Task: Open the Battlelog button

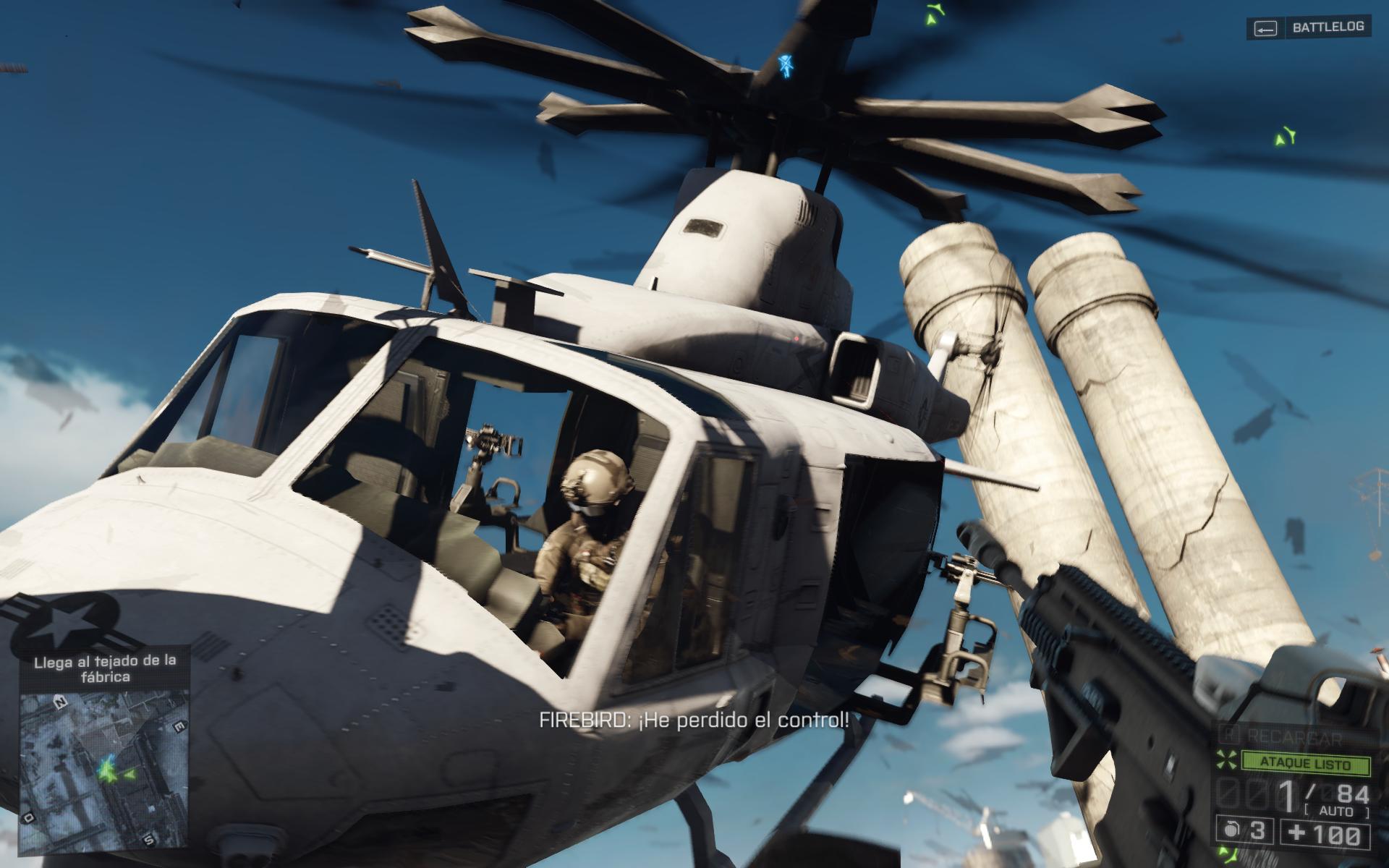Action: [x=1307, y=28]
